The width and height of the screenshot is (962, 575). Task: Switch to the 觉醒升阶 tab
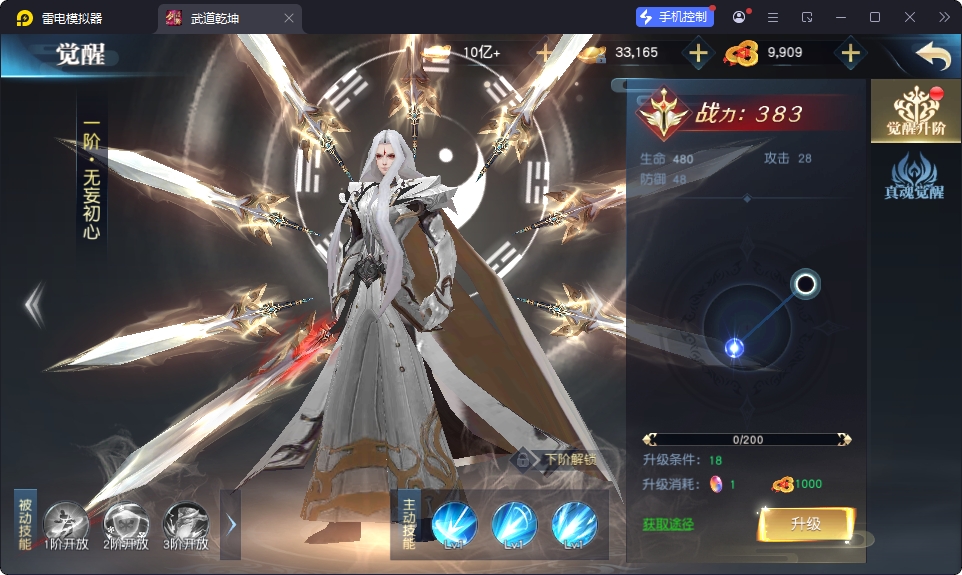pyautogui.click(x=915, y=111)
